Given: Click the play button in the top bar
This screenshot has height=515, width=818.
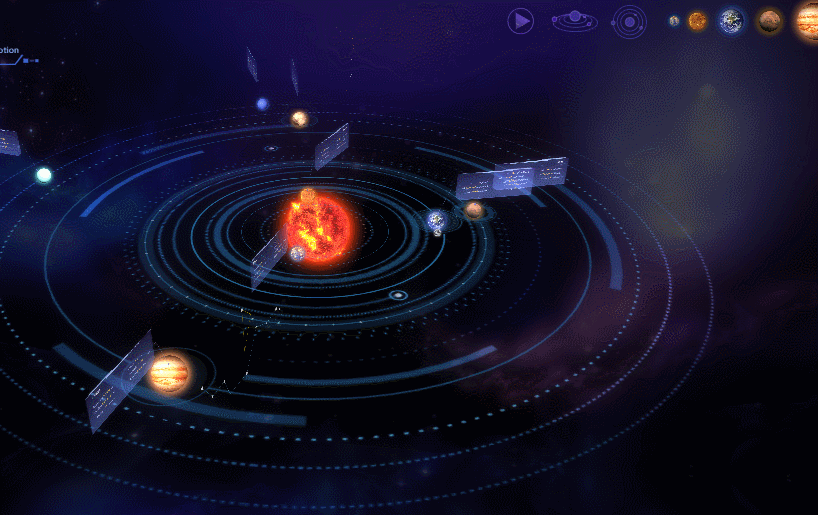Looking at the screenshot, I should coord(520,20).
